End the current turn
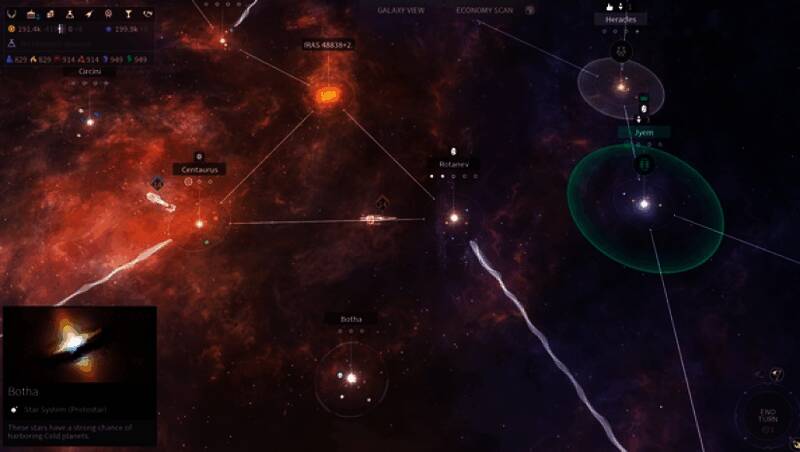 coord(767,417)
